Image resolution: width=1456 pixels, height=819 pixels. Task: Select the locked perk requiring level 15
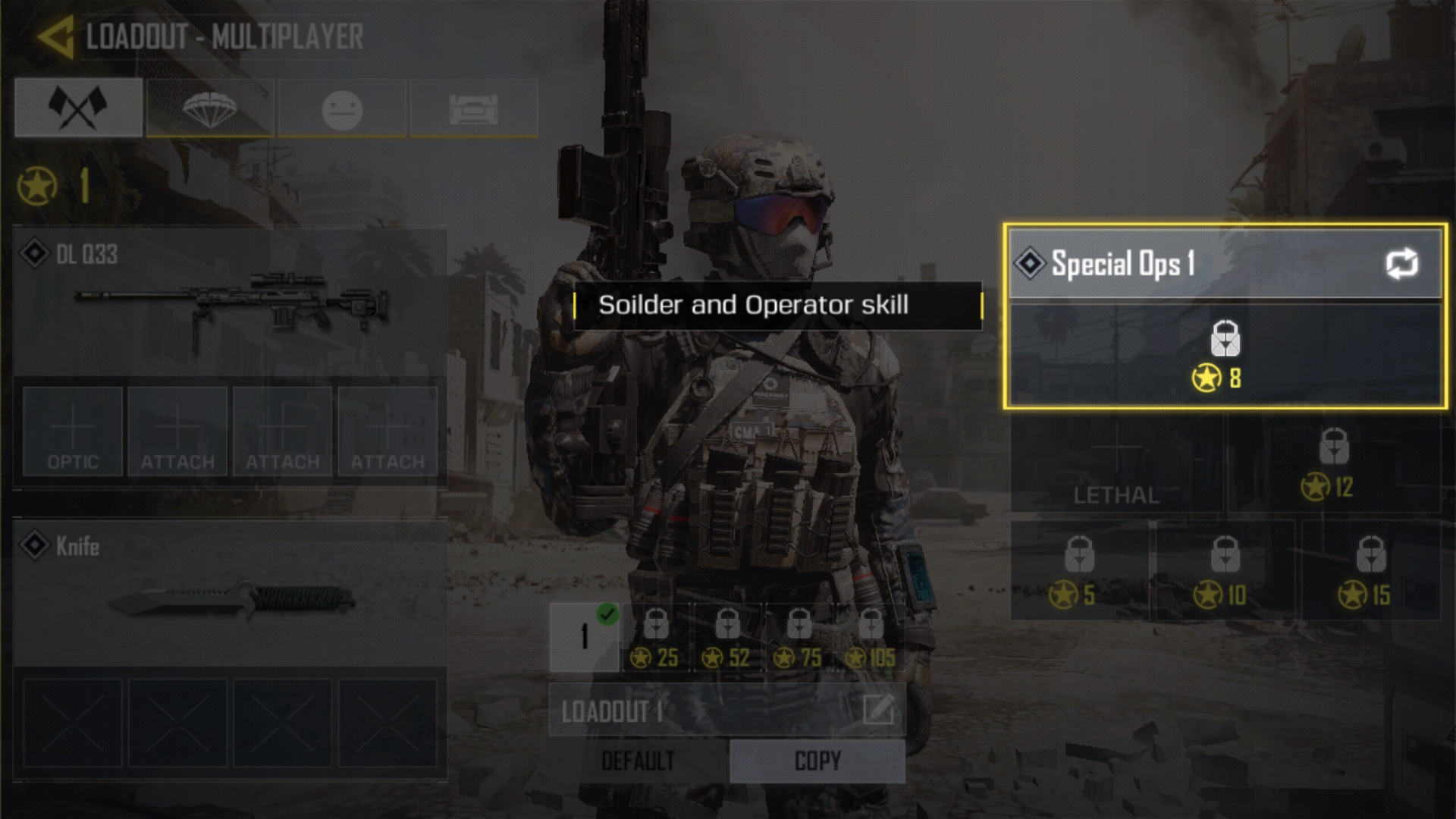point(1370,570)
